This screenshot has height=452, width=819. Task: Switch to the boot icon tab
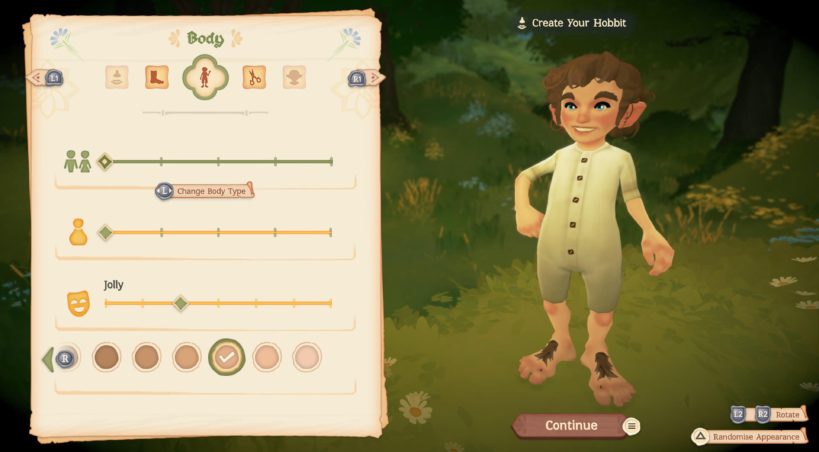(x=157, y=77)
